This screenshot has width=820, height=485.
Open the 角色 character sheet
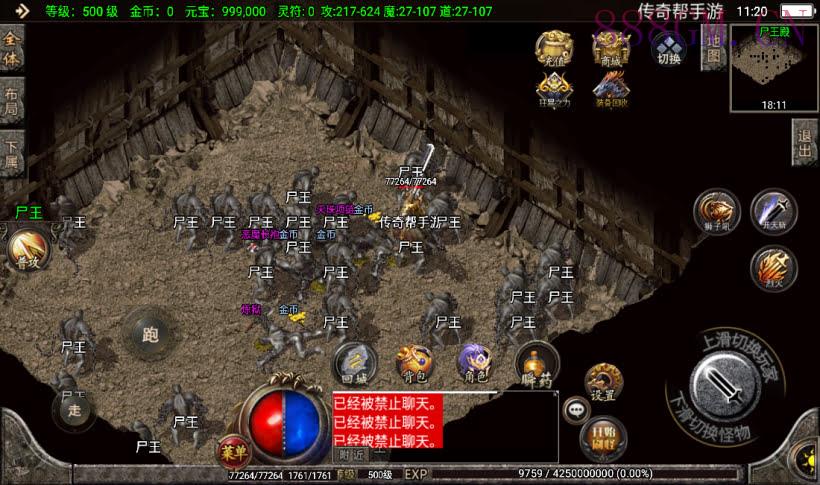pyautogui.click(x=474, y=365)
